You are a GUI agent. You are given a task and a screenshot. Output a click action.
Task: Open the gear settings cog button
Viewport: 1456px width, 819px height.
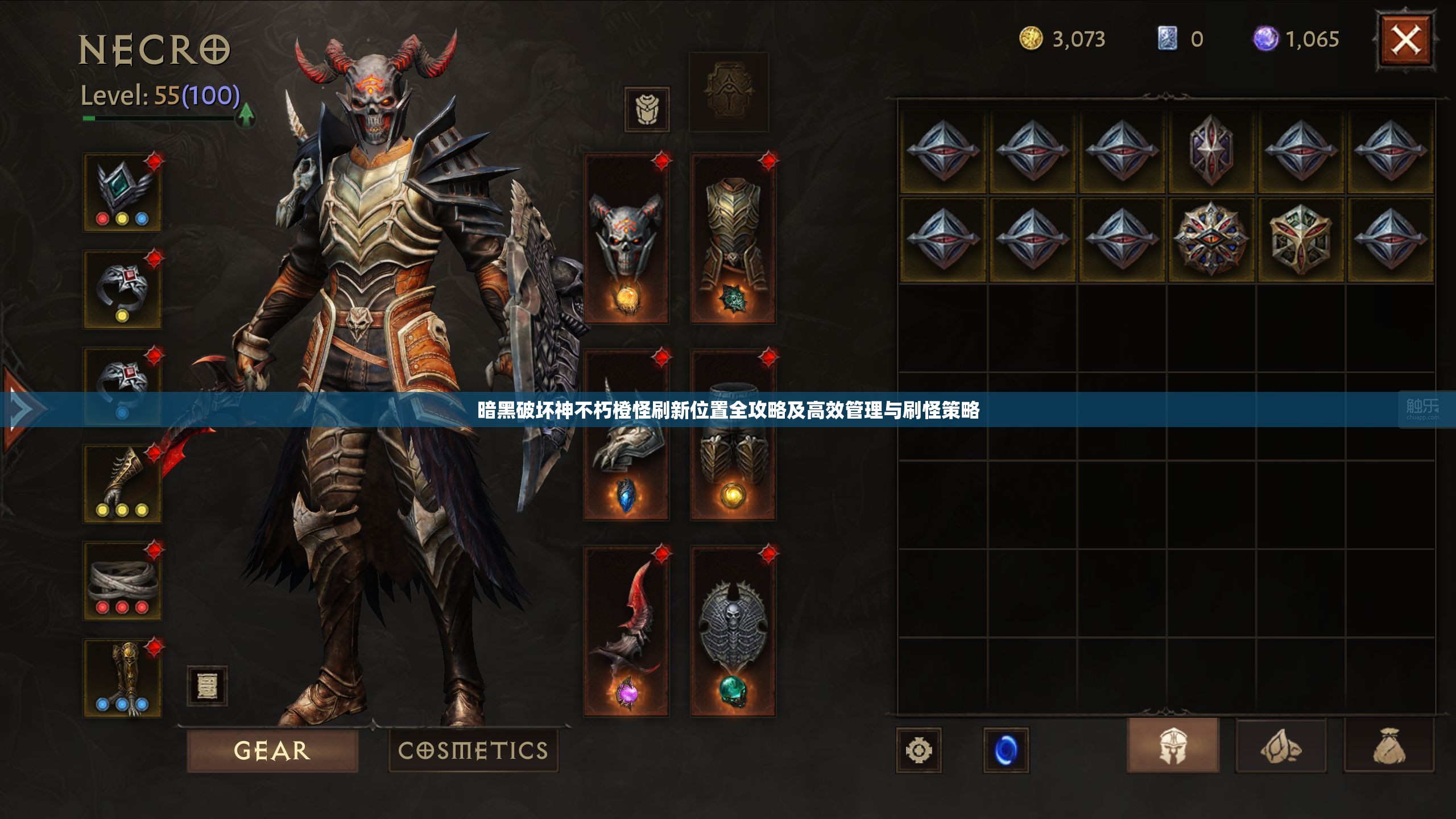point(919,750)
